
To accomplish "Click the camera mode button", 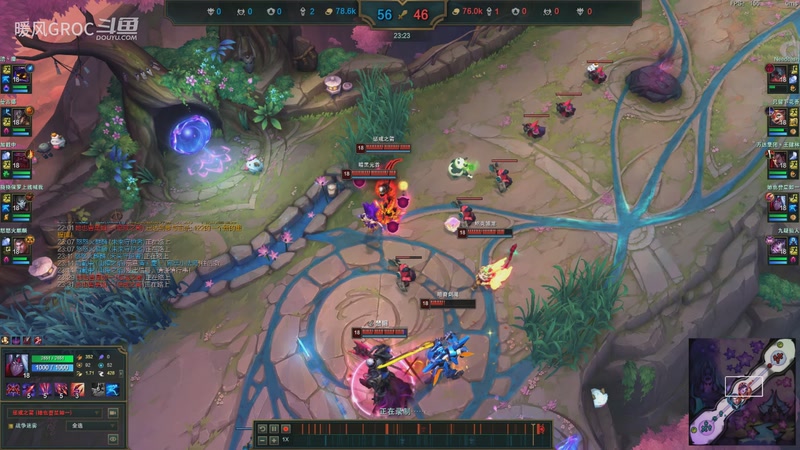I will 112,411.
